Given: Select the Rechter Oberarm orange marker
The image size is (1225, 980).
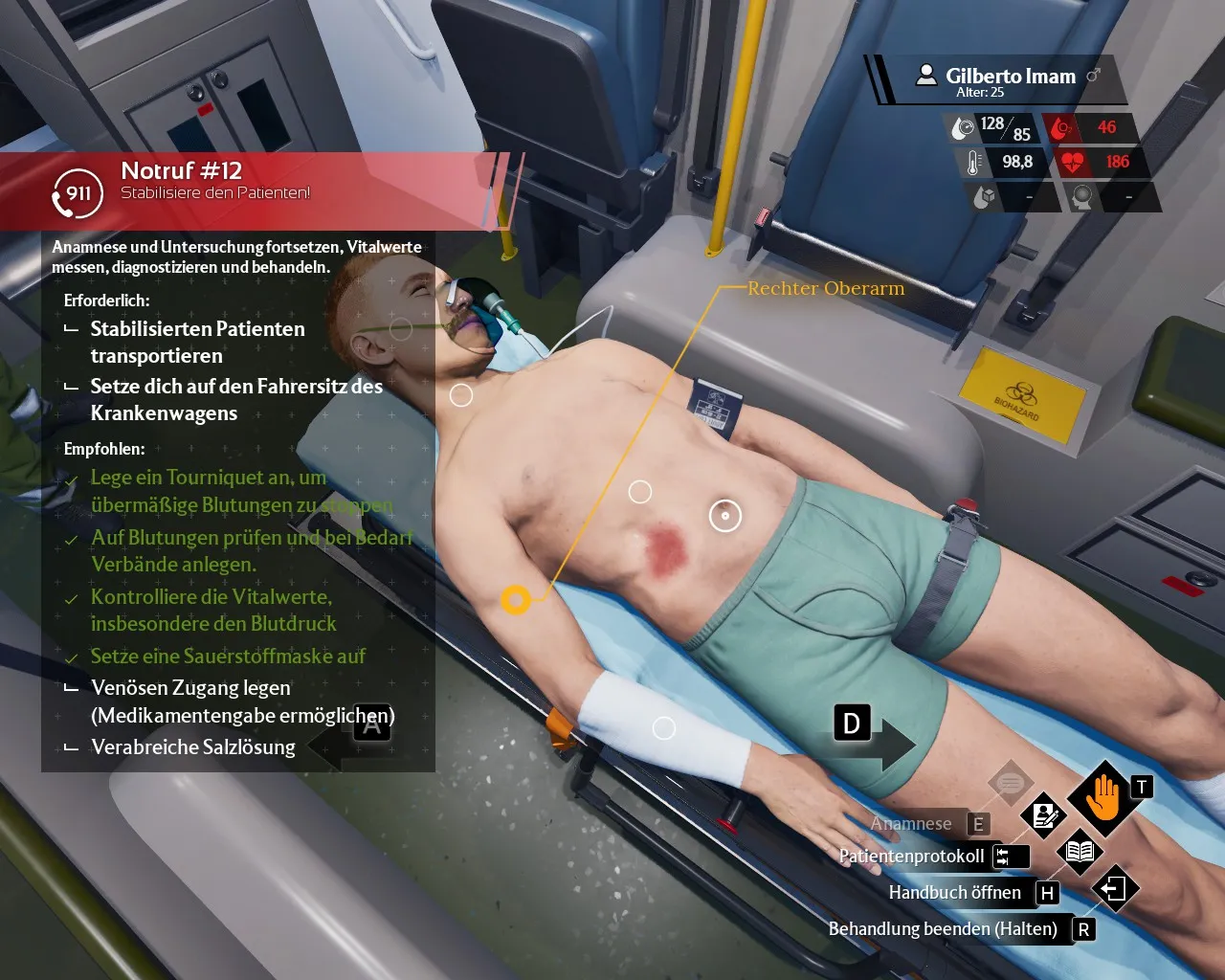Looking at the screenshot, I should pos(516,600).
